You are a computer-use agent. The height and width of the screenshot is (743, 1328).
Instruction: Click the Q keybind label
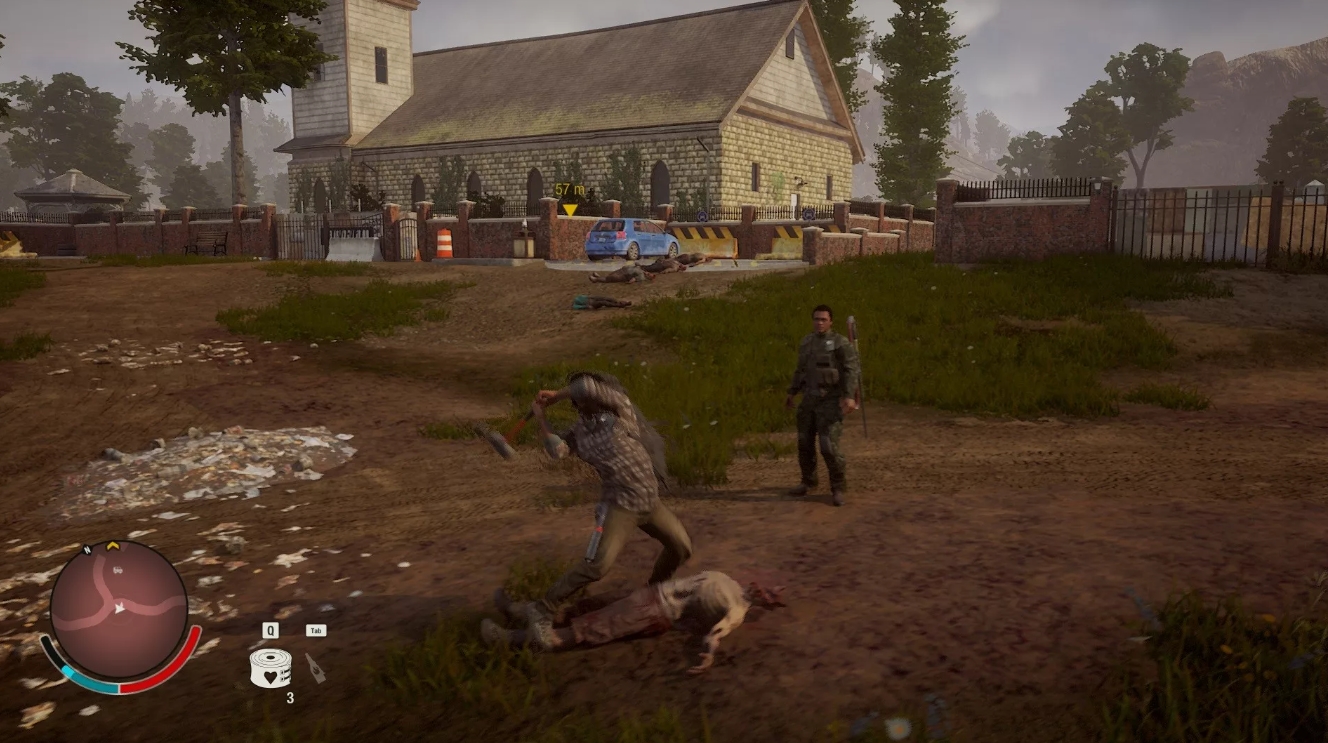click(270, 629)
